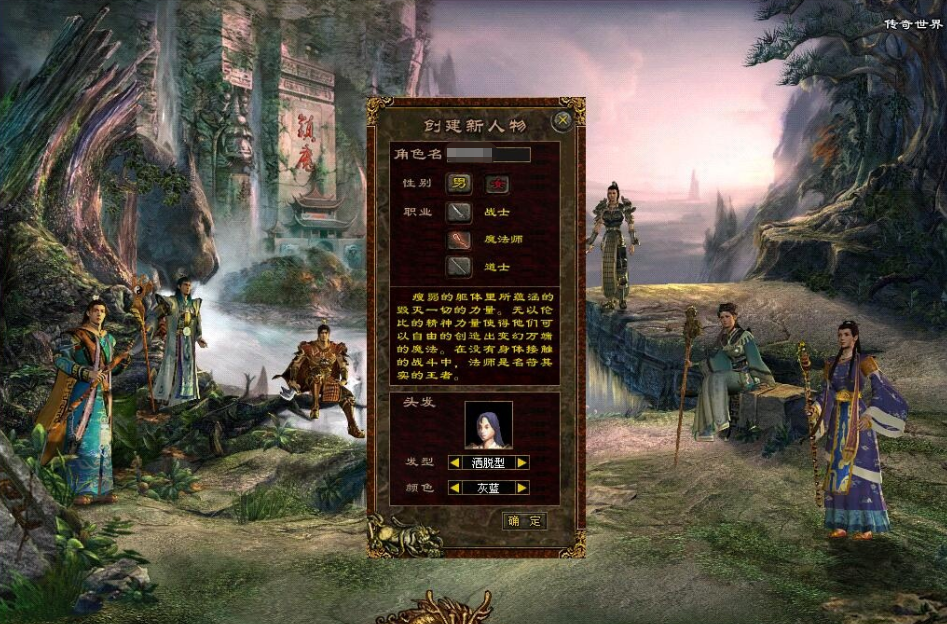Select the male (男) gender button
The height and width of the screenshot is (624, 947).
[458, 184]
